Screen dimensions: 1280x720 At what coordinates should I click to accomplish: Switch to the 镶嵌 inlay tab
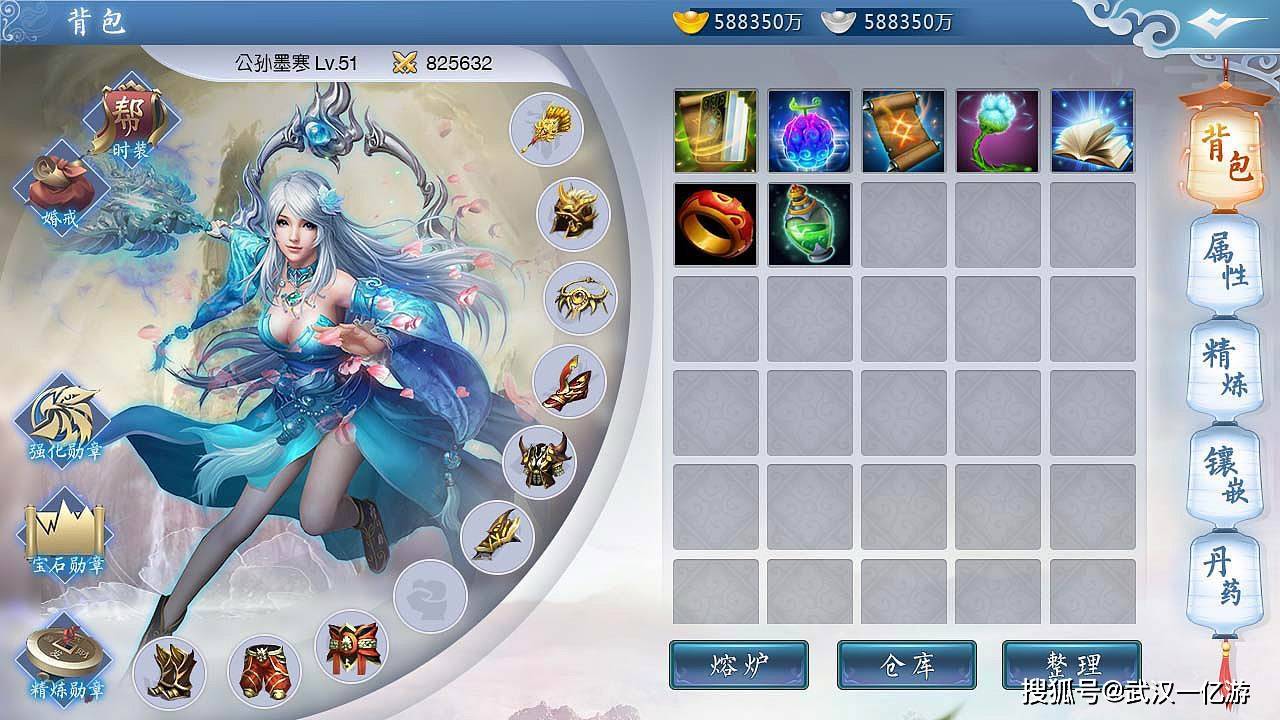pyautogui.click(x=1227, y=468)
